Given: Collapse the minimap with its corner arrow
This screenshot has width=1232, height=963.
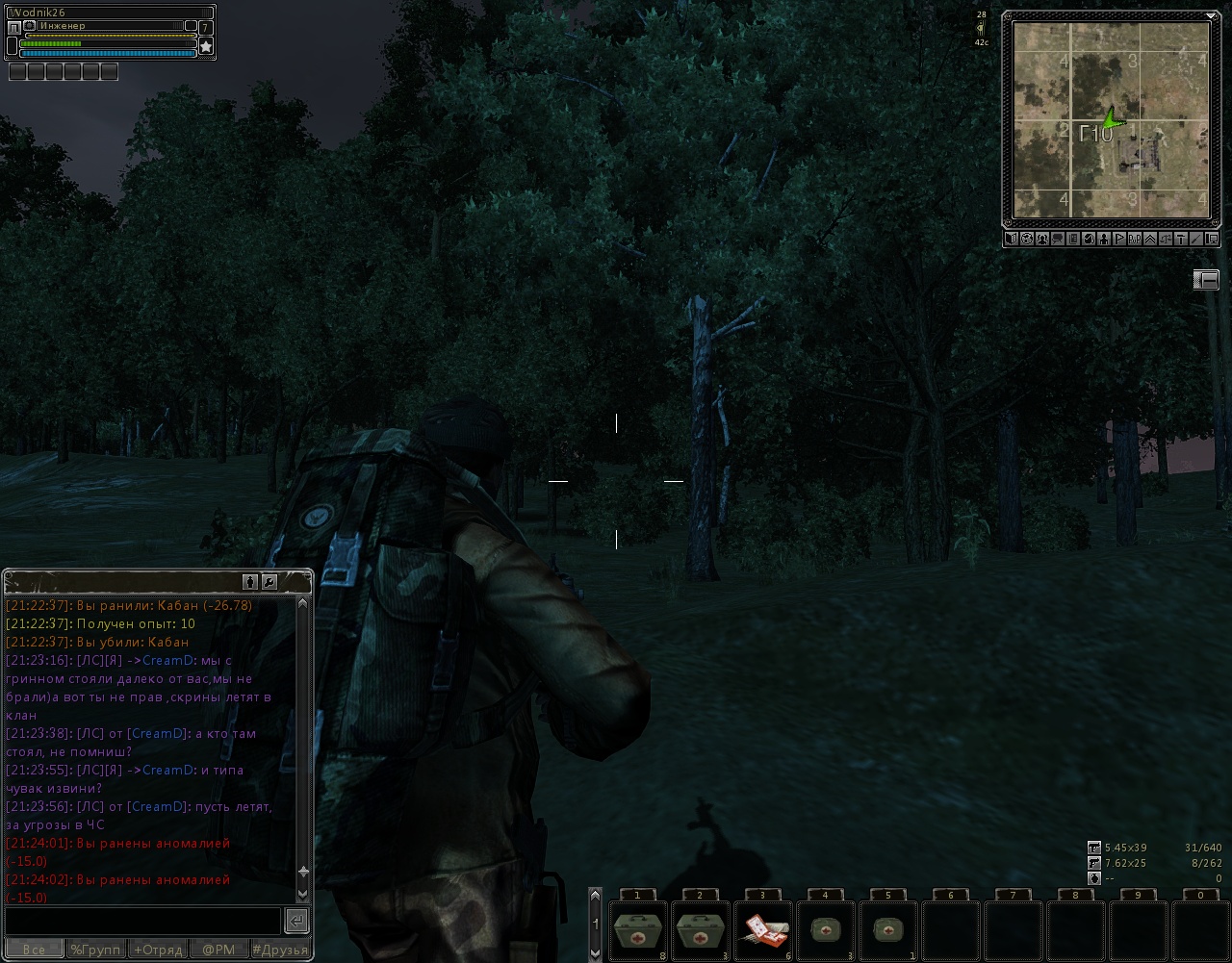Looking at the screenshot, I should coord(1211,15).
